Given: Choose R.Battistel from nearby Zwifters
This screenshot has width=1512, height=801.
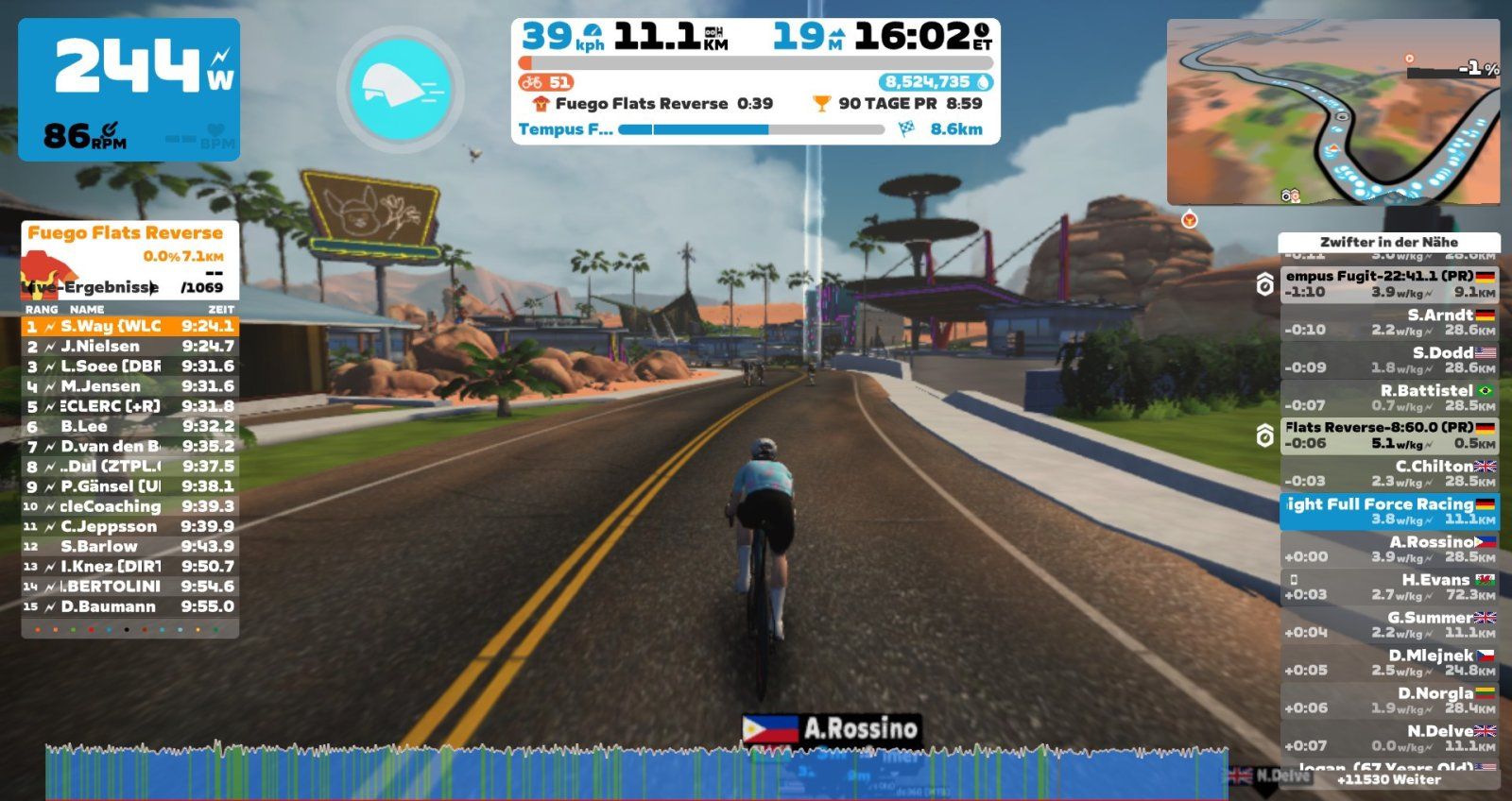Looking at the screenshot, I should point(1388,398).
